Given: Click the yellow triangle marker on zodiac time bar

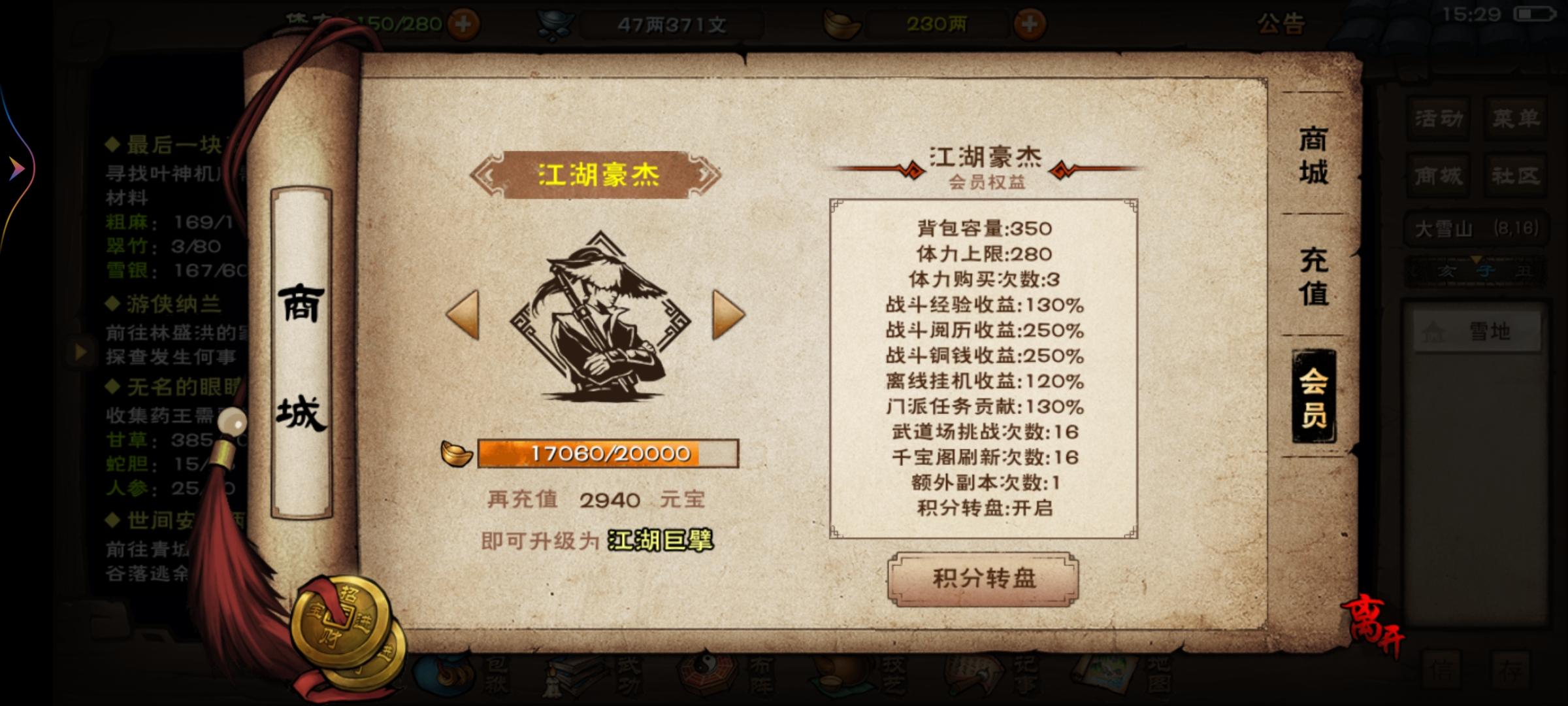Looking at the screenshot, I should pos(1476,259).
